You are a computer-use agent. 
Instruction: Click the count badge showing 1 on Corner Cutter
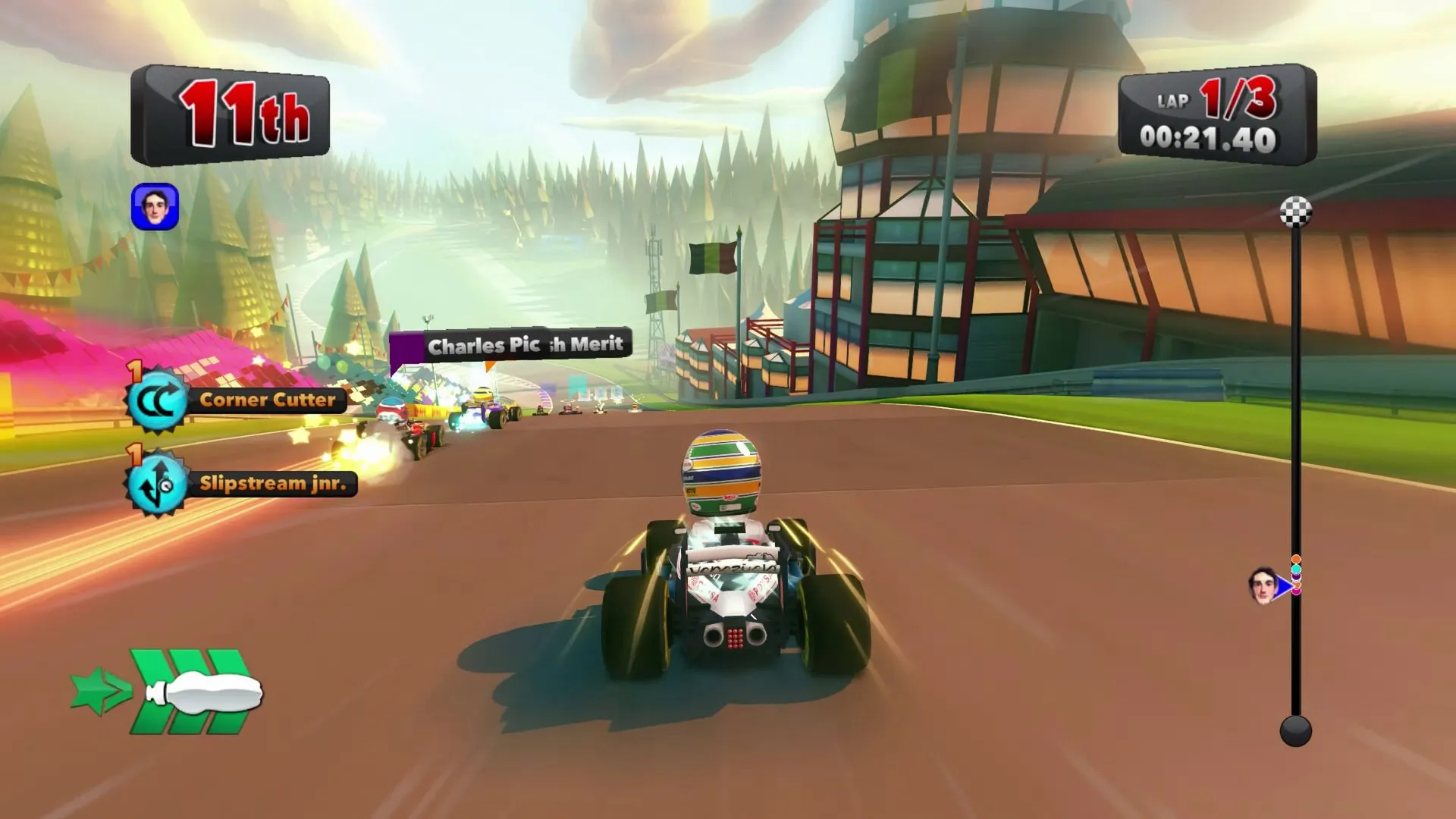134,370
